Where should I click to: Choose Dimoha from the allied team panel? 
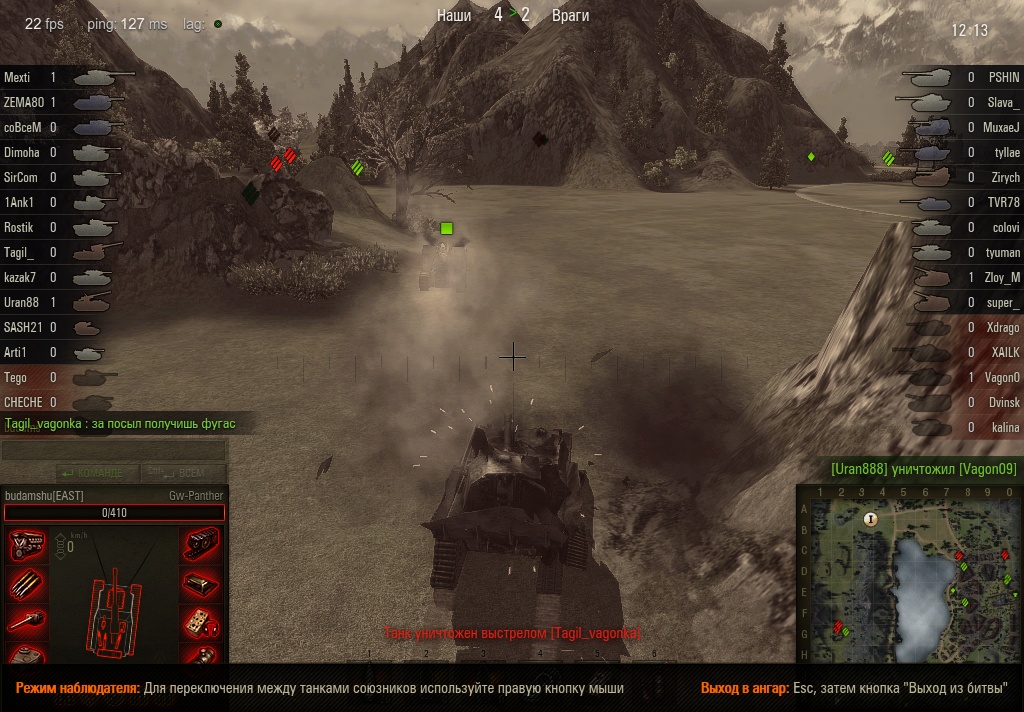pyautogui.click(x=22, y=152)
